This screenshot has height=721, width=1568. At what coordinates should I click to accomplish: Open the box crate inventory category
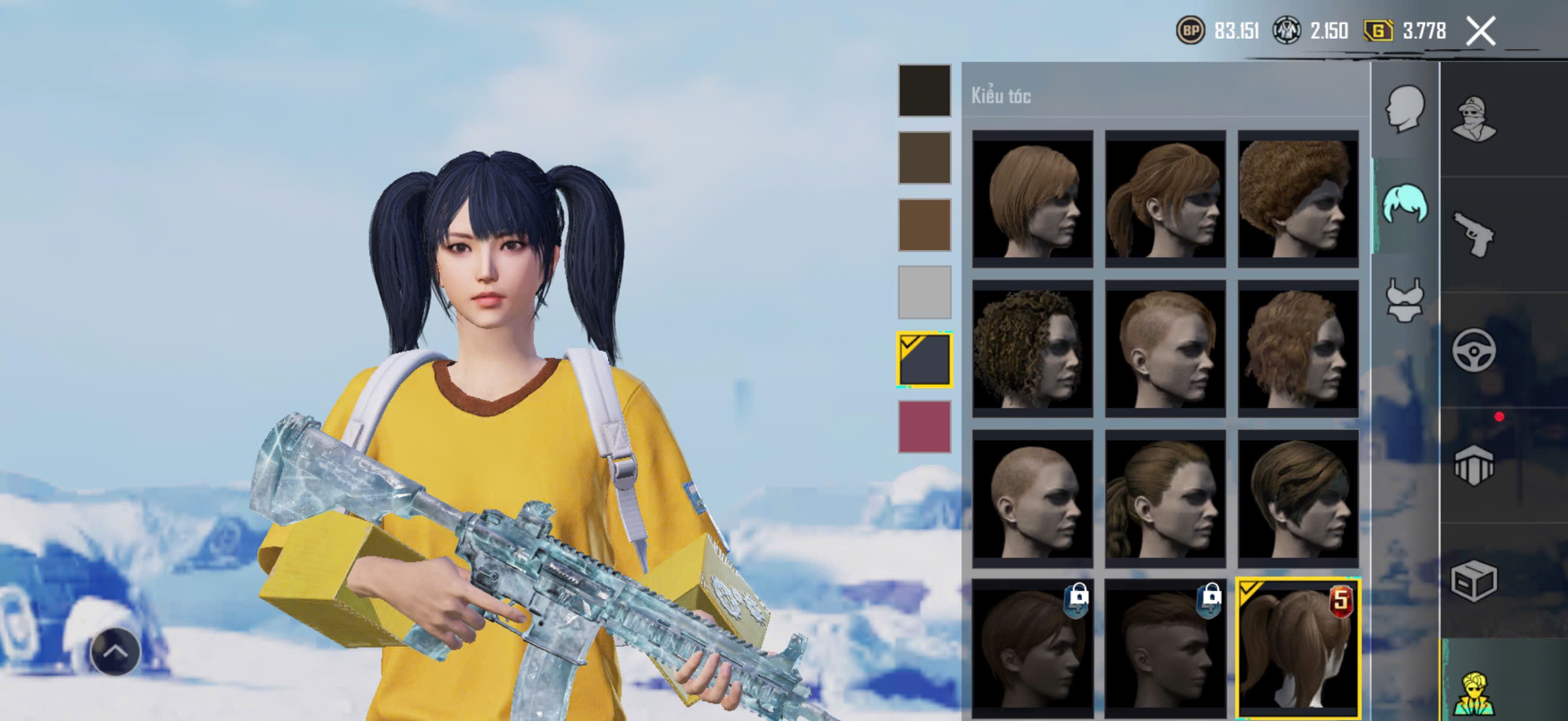[1474, 581]
